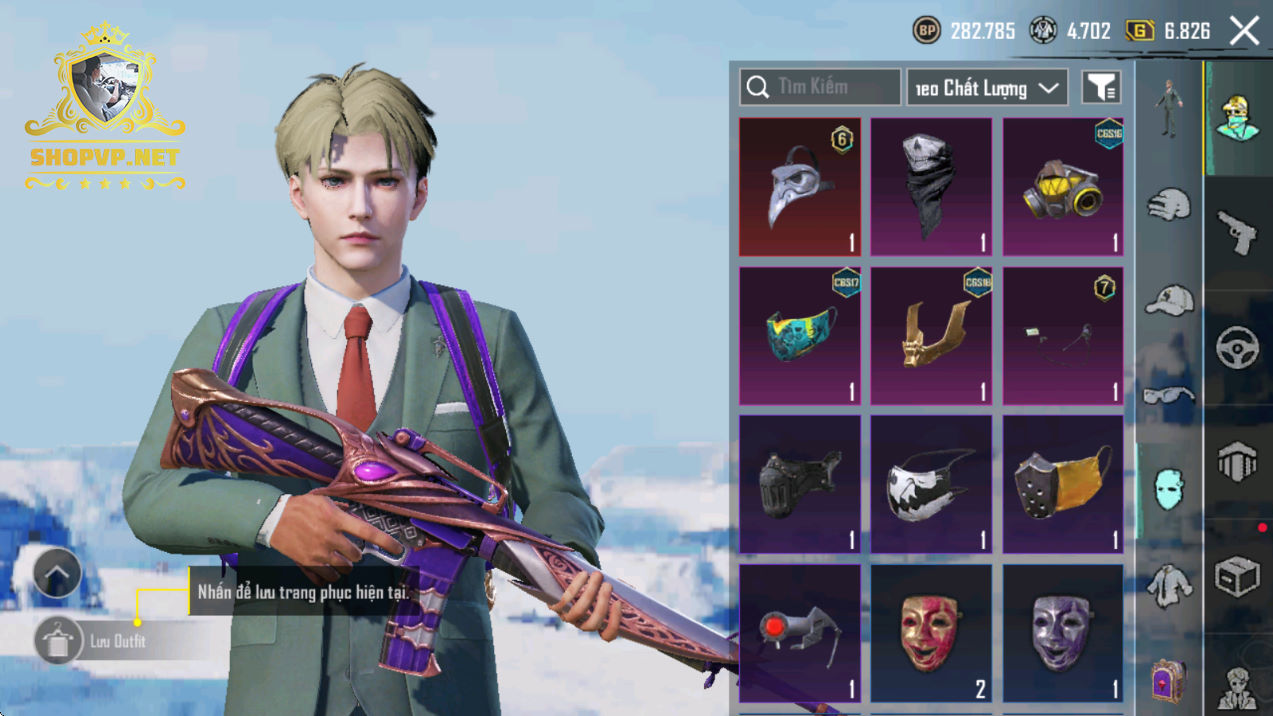
Task: Open the steering wheel vehicles tab
Action: [x=1238, y=347]
